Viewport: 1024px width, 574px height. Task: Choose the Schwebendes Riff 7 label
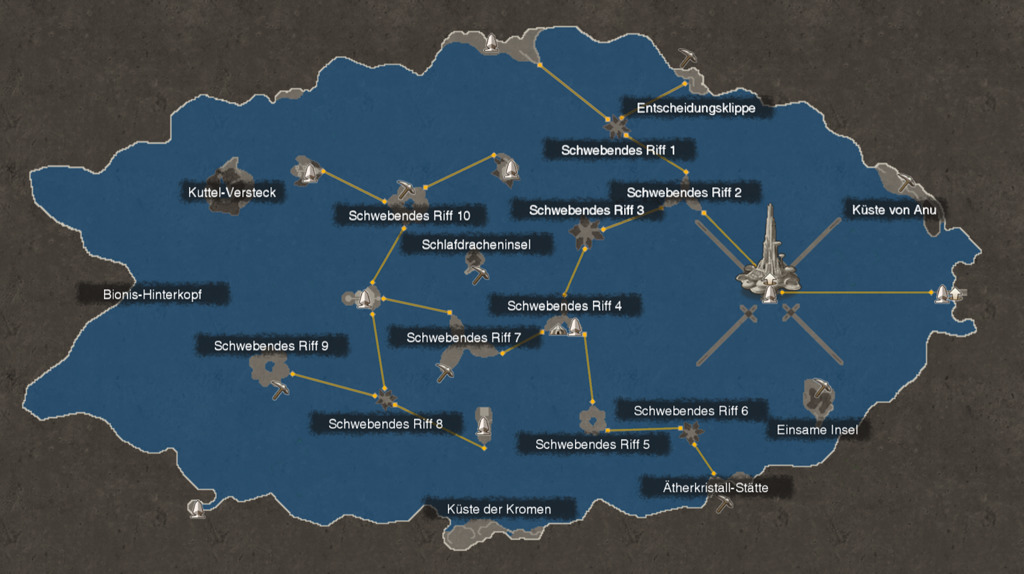coord(464,338)
